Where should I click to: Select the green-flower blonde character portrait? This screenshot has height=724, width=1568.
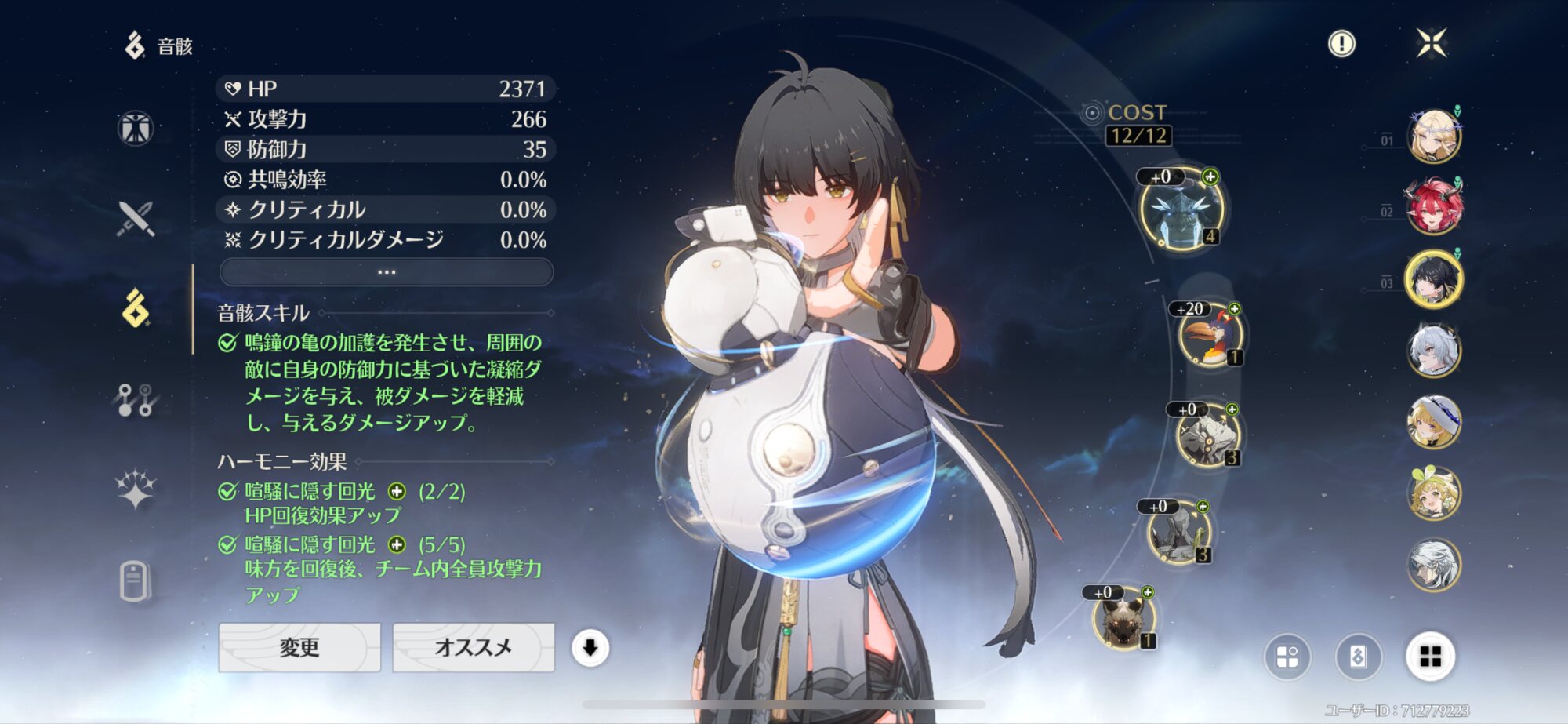click(1434, 493)
